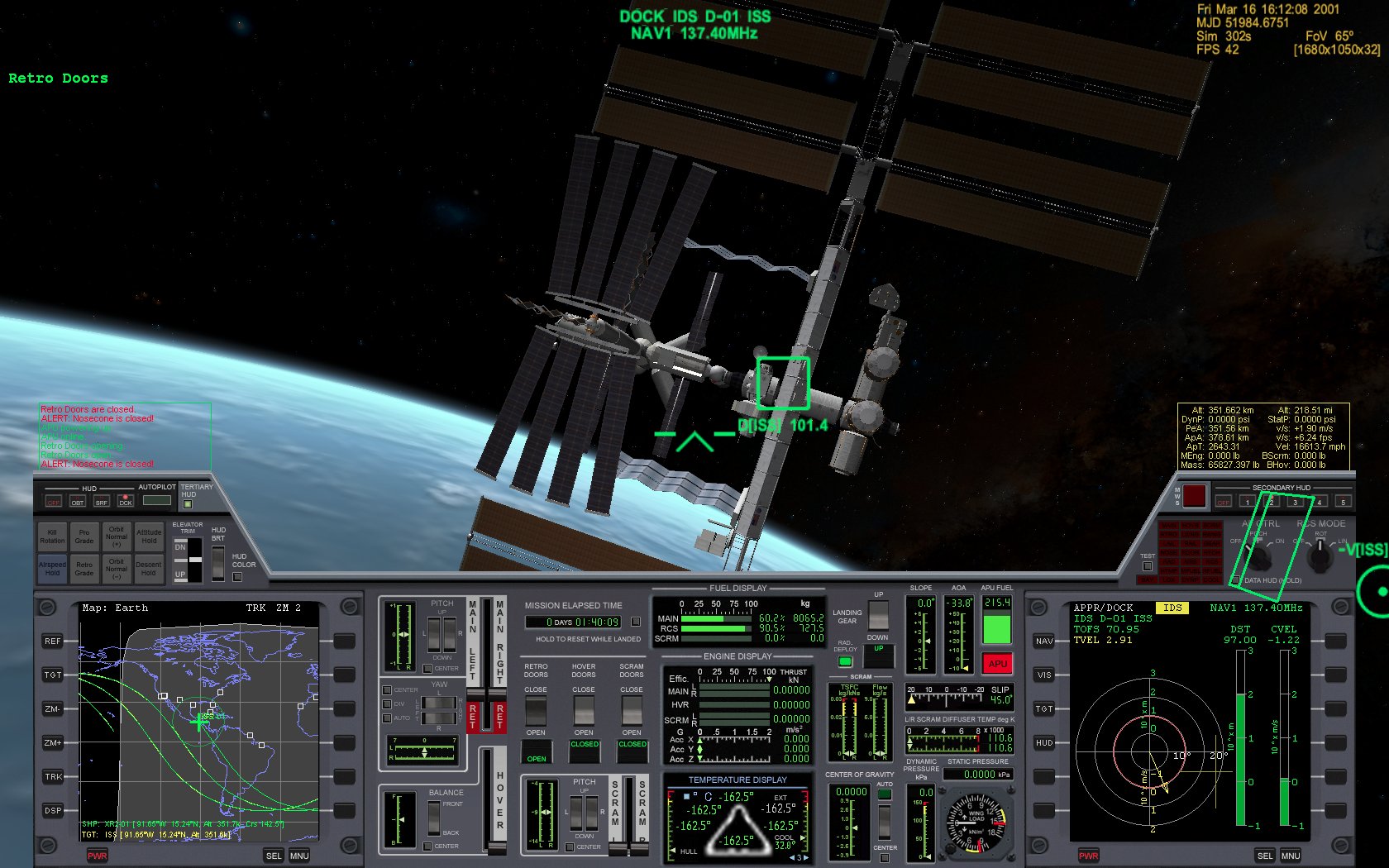Click ZM+ to zoom in the Map MFD
Screen dimensions: 1389x868
tap(51, 742)
